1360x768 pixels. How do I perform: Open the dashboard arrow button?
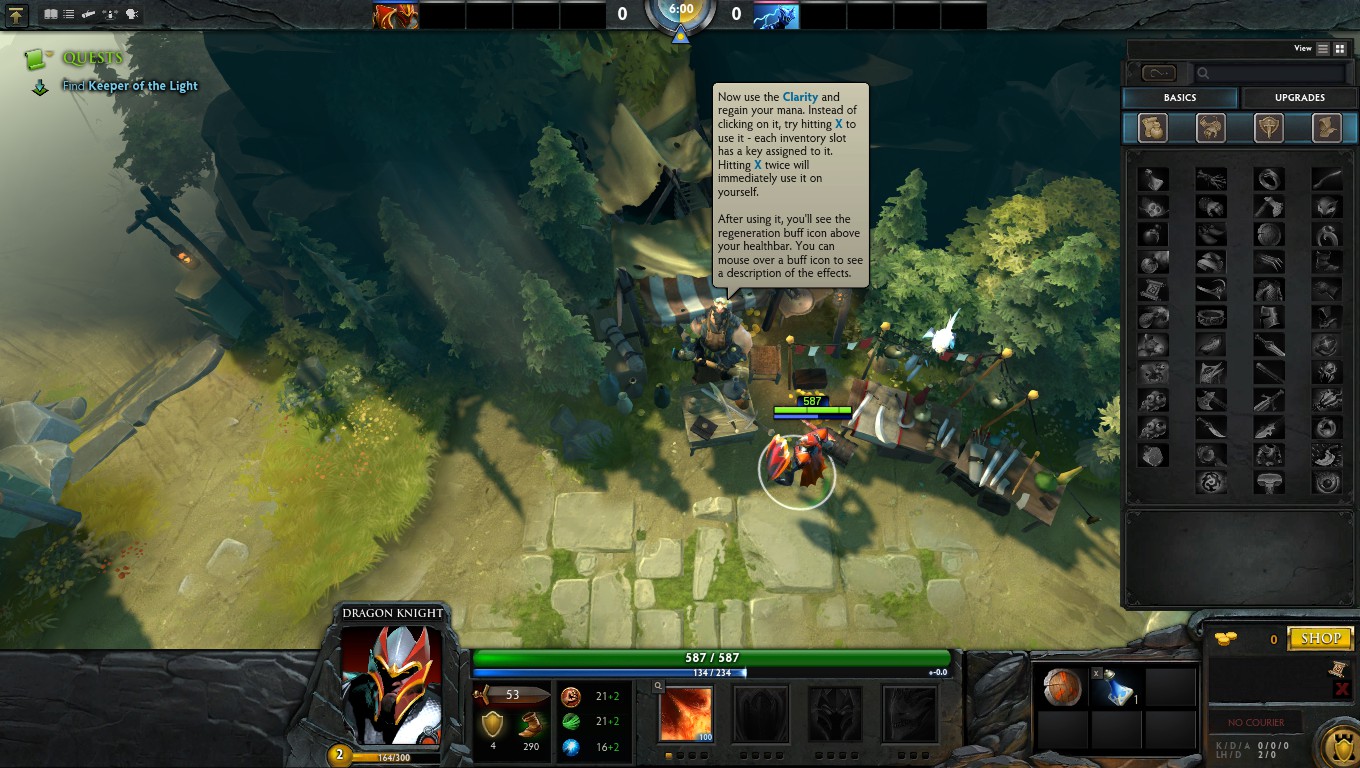coord(17,15)
